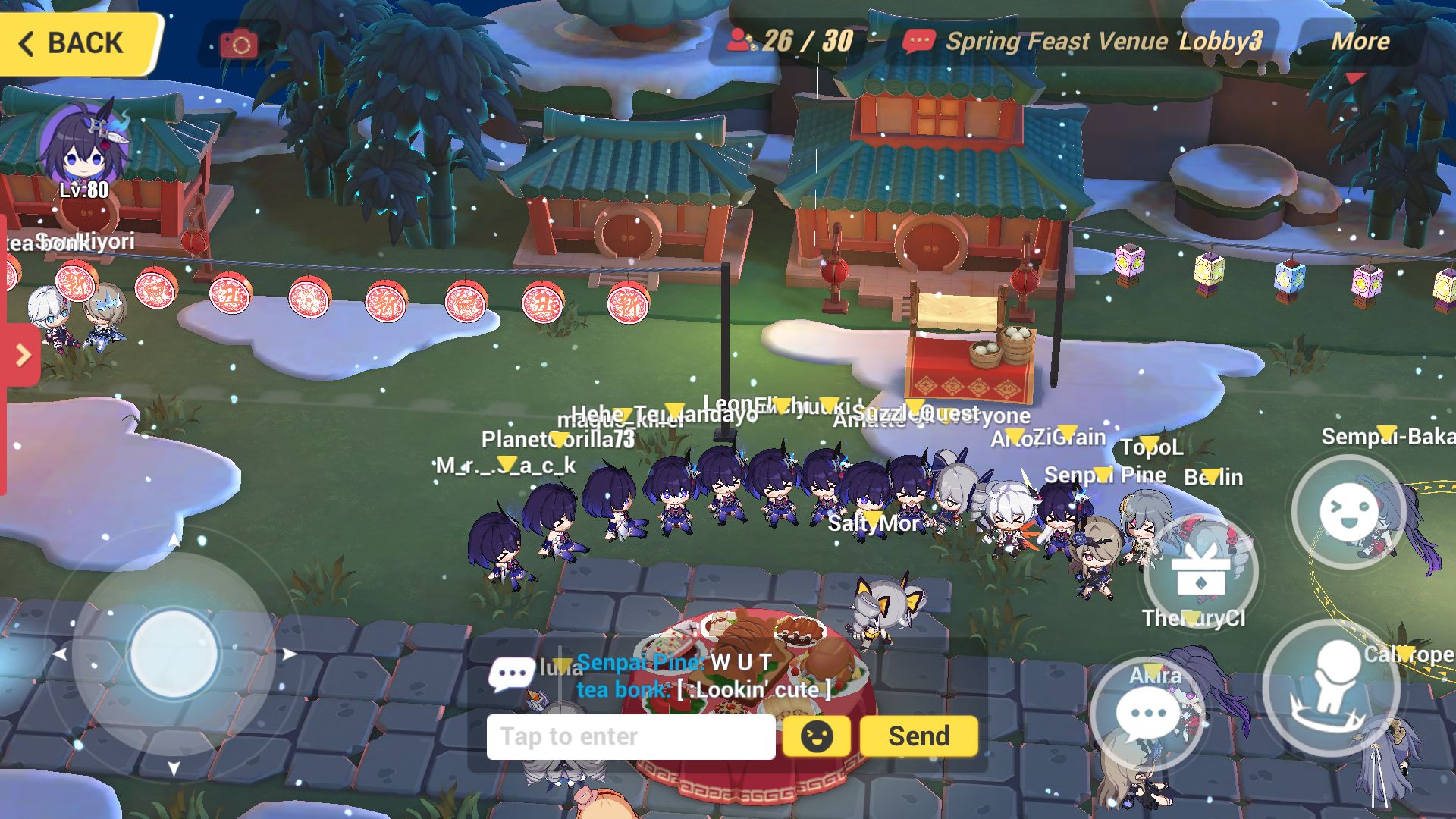Screen dimensions: 1456x819
Task: Expand the More menu
Action: 1361,43
